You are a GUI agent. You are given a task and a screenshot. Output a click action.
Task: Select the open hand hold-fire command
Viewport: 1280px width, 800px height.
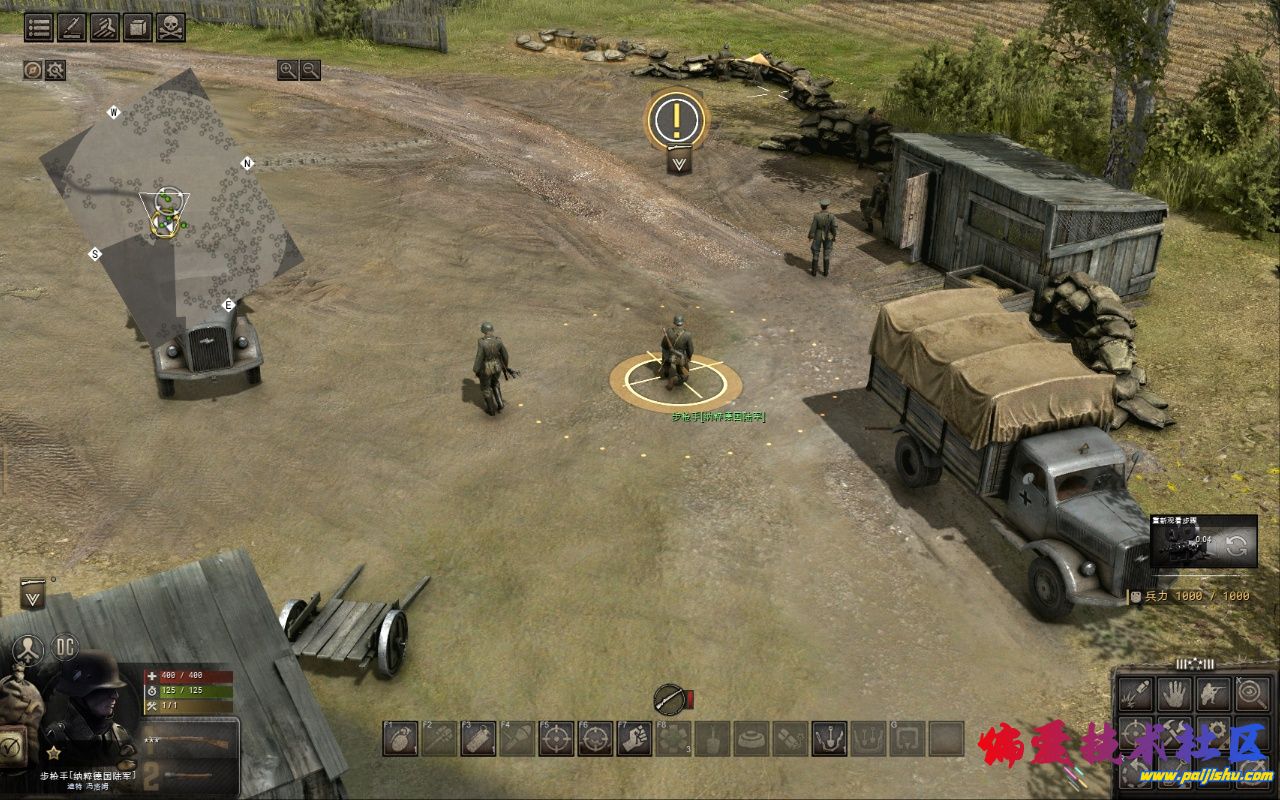(1174, 692)
